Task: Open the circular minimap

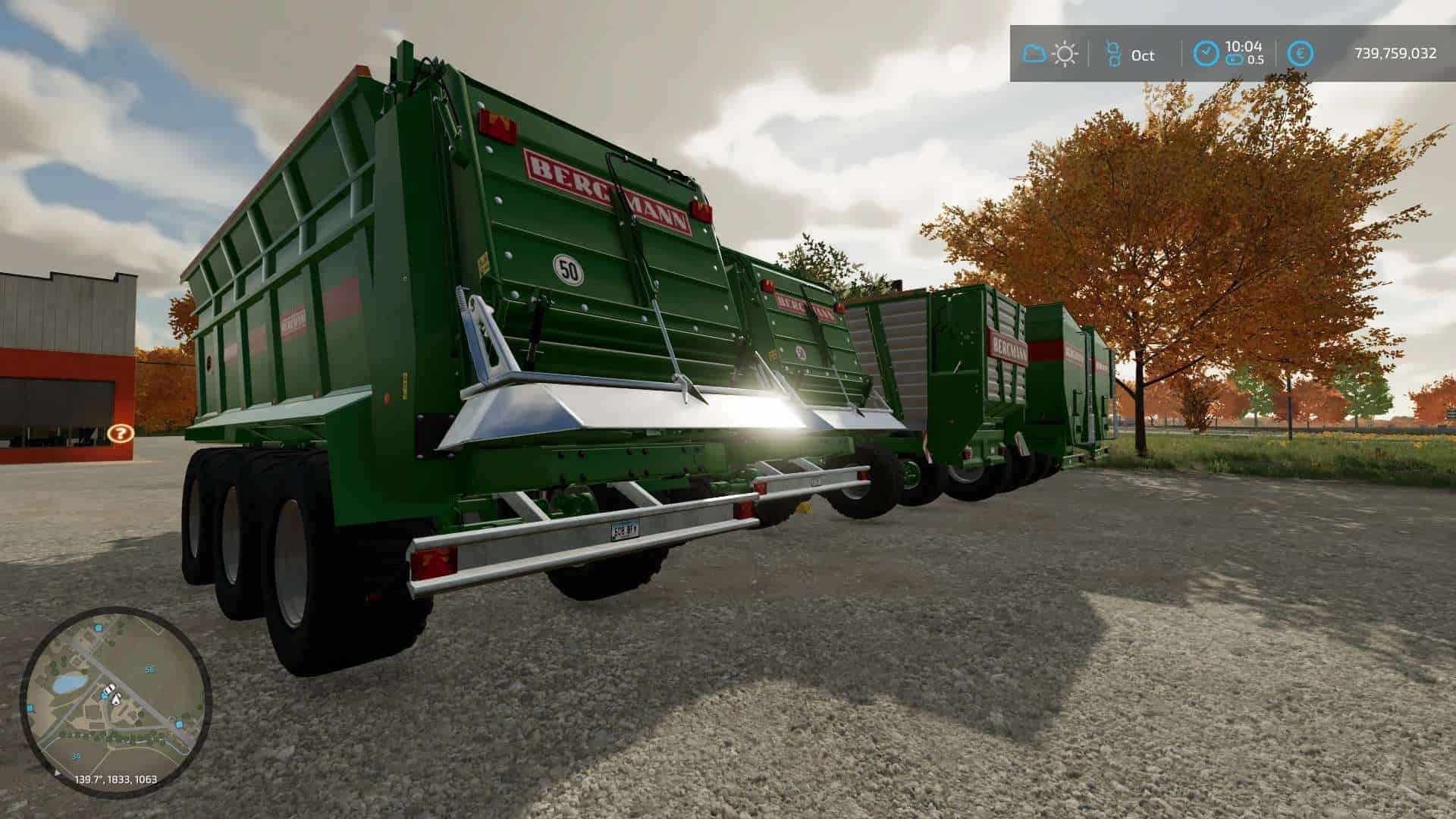Action: coord(115,701)
